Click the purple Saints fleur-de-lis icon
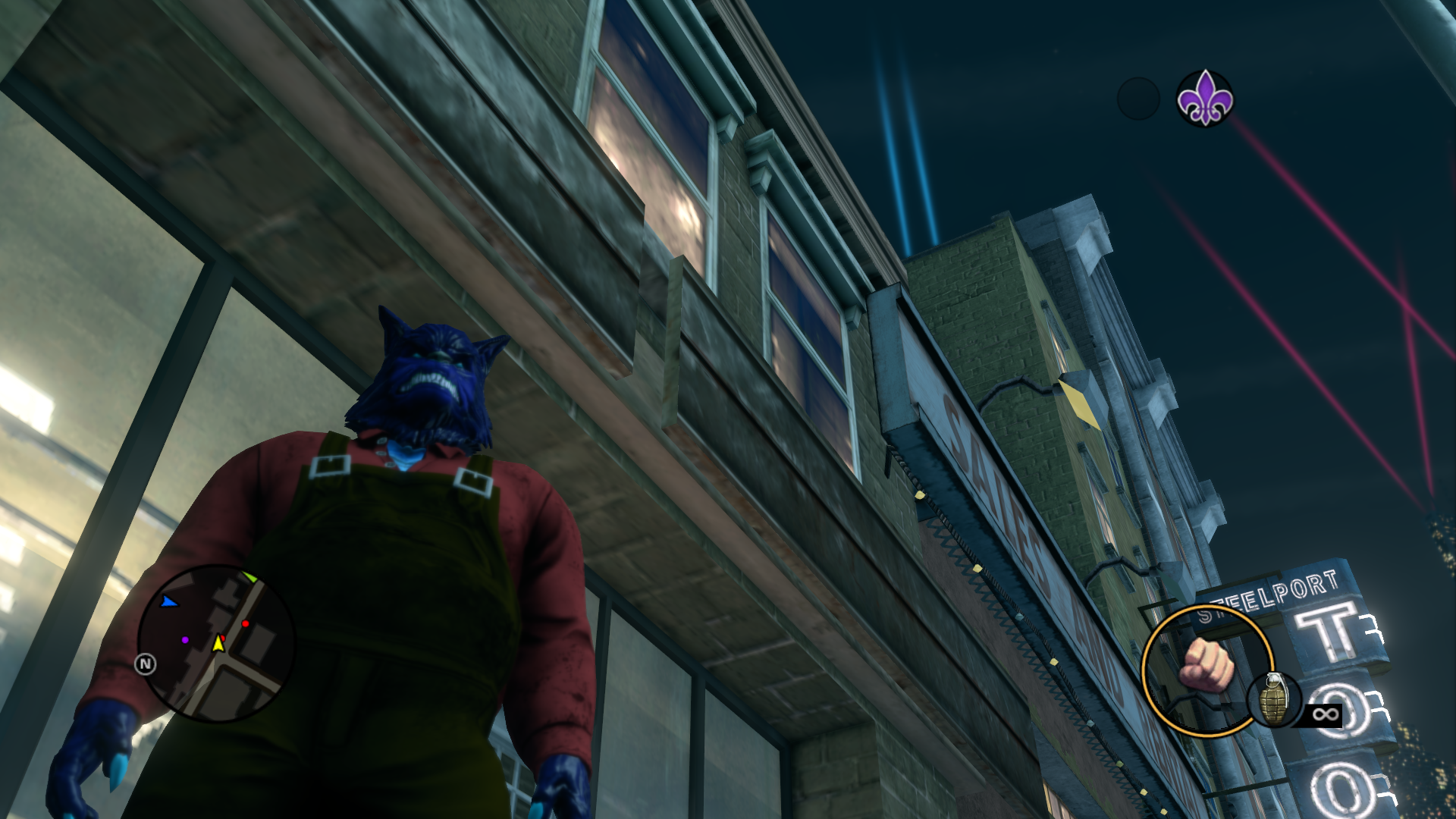This screenshot has height=819, width=1456. [1204, 99]
